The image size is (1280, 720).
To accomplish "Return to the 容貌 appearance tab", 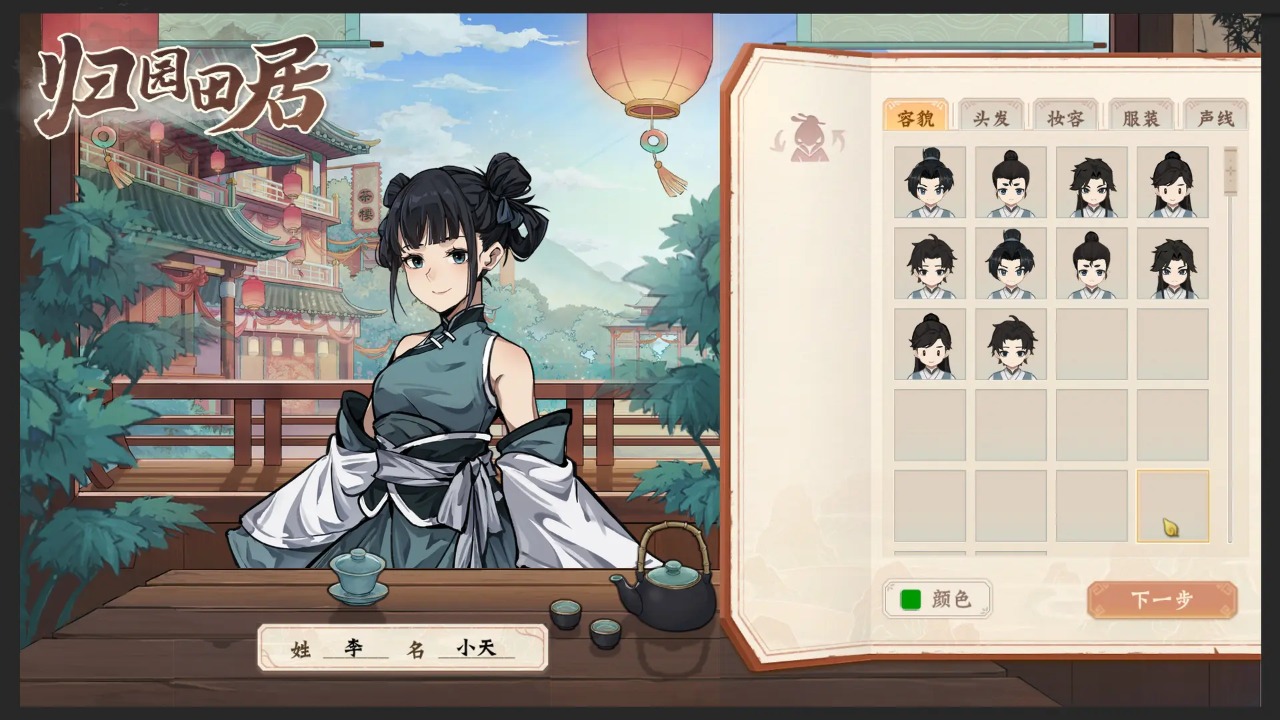I will (x=916, y=117).
